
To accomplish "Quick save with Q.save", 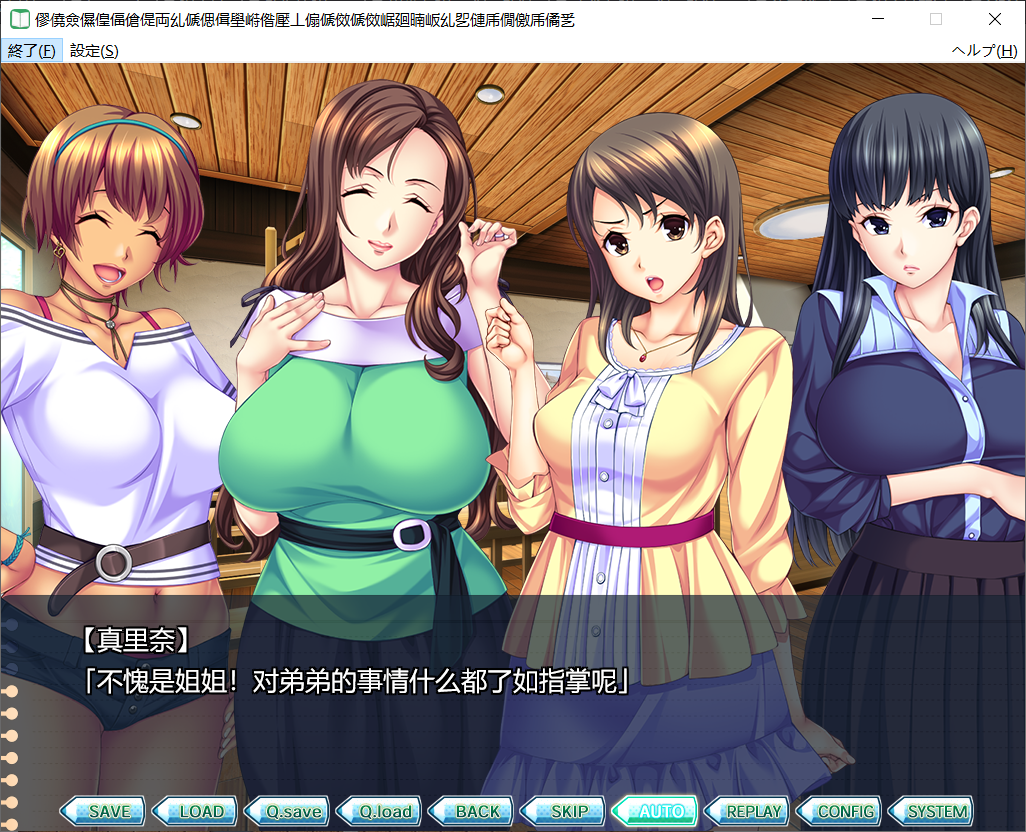I will (x=289, y=811).
